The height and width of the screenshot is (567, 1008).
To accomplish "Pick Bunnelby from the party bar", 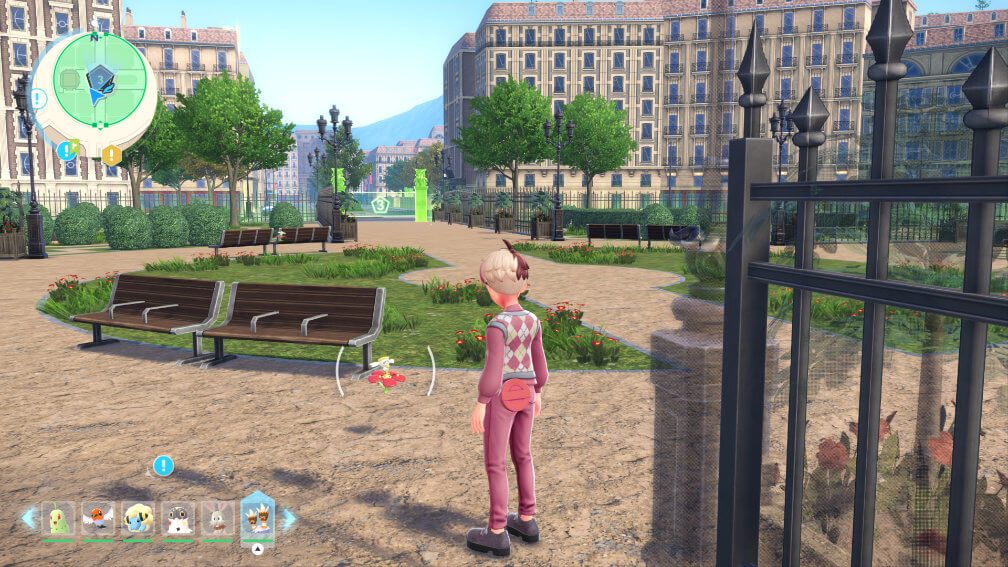I will 217,519.
